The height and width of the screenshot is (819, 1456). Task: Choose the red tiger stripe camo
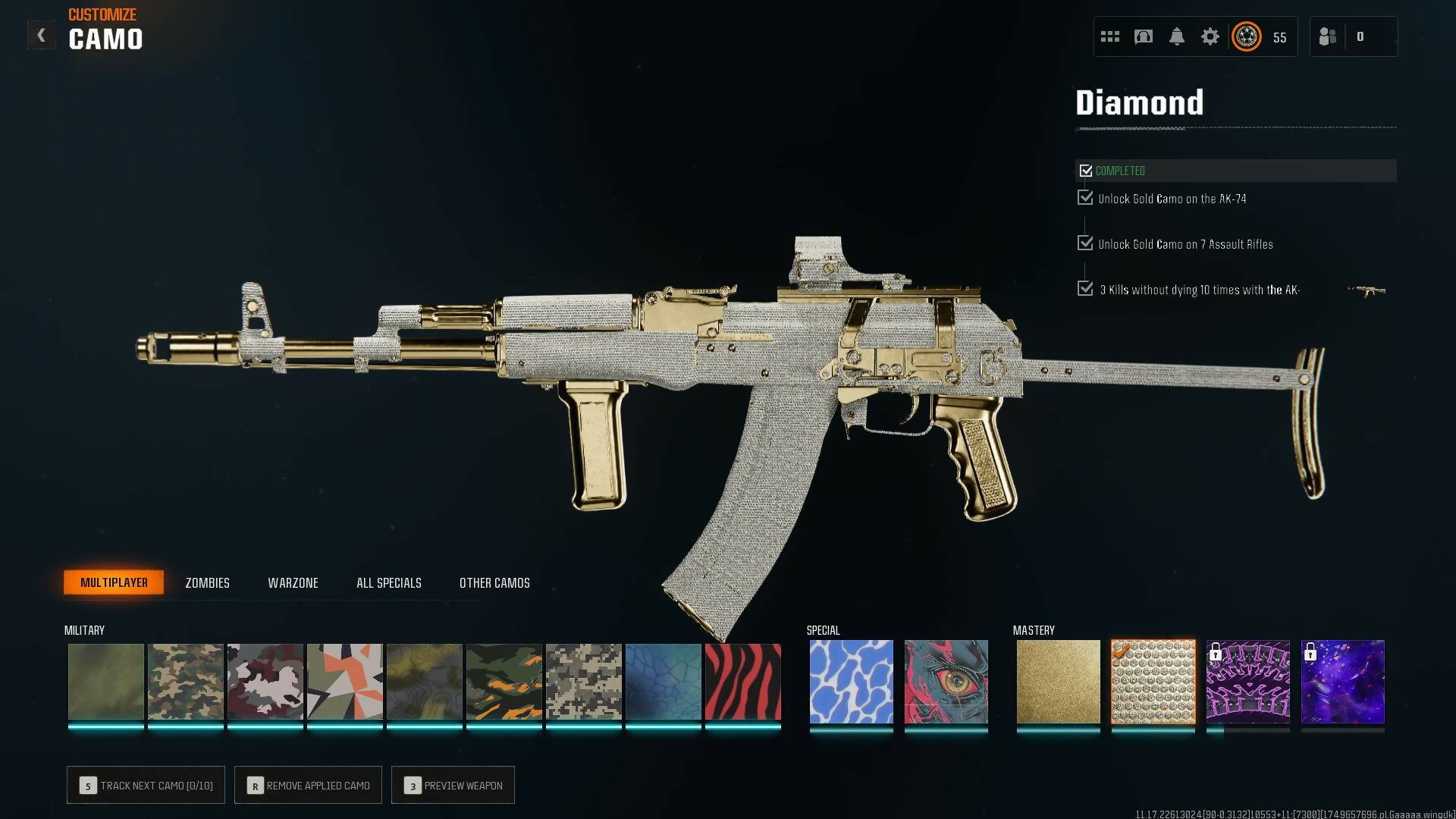(742, 681)
